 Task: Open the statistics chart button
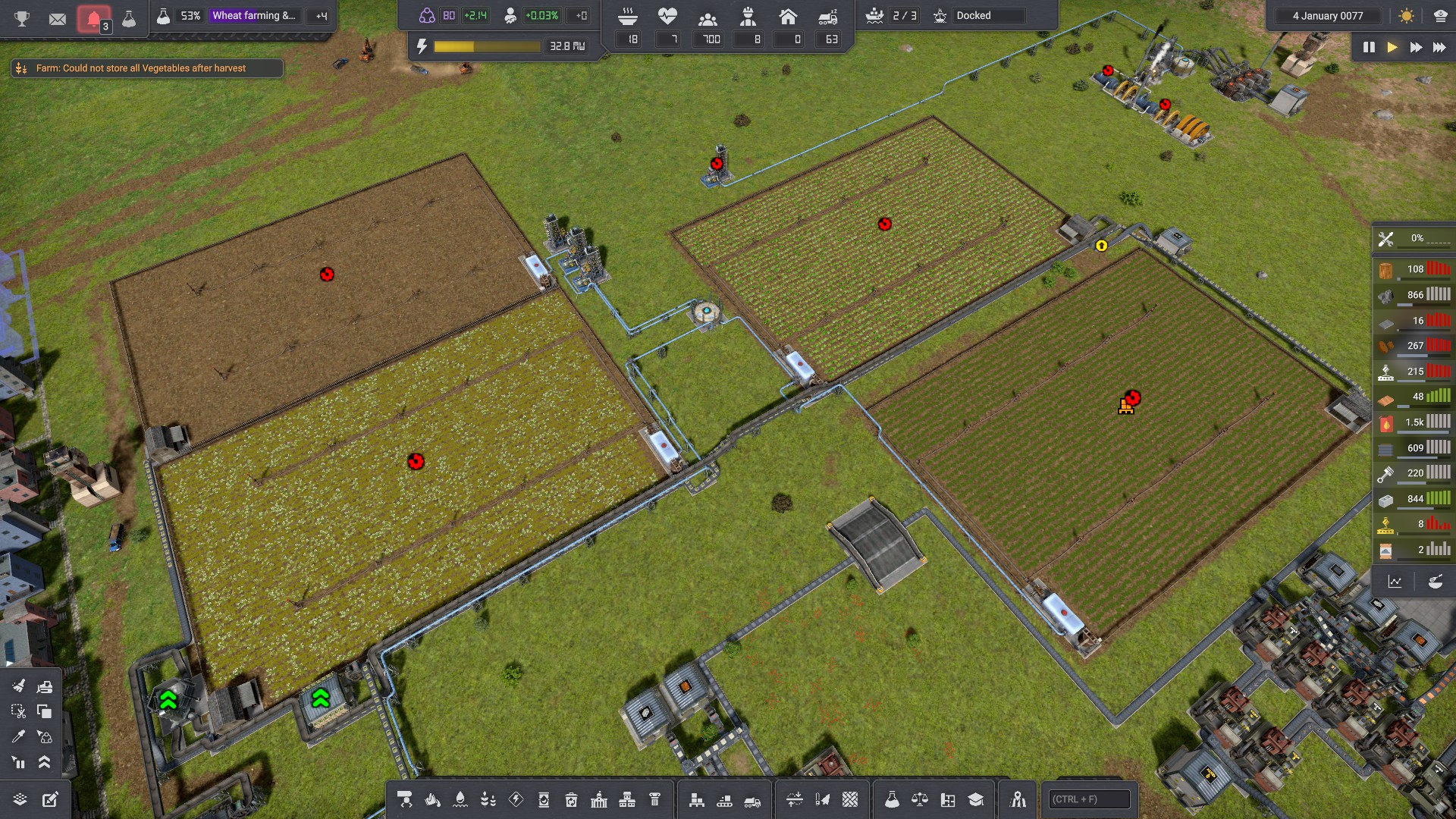tap(1395, 582)
